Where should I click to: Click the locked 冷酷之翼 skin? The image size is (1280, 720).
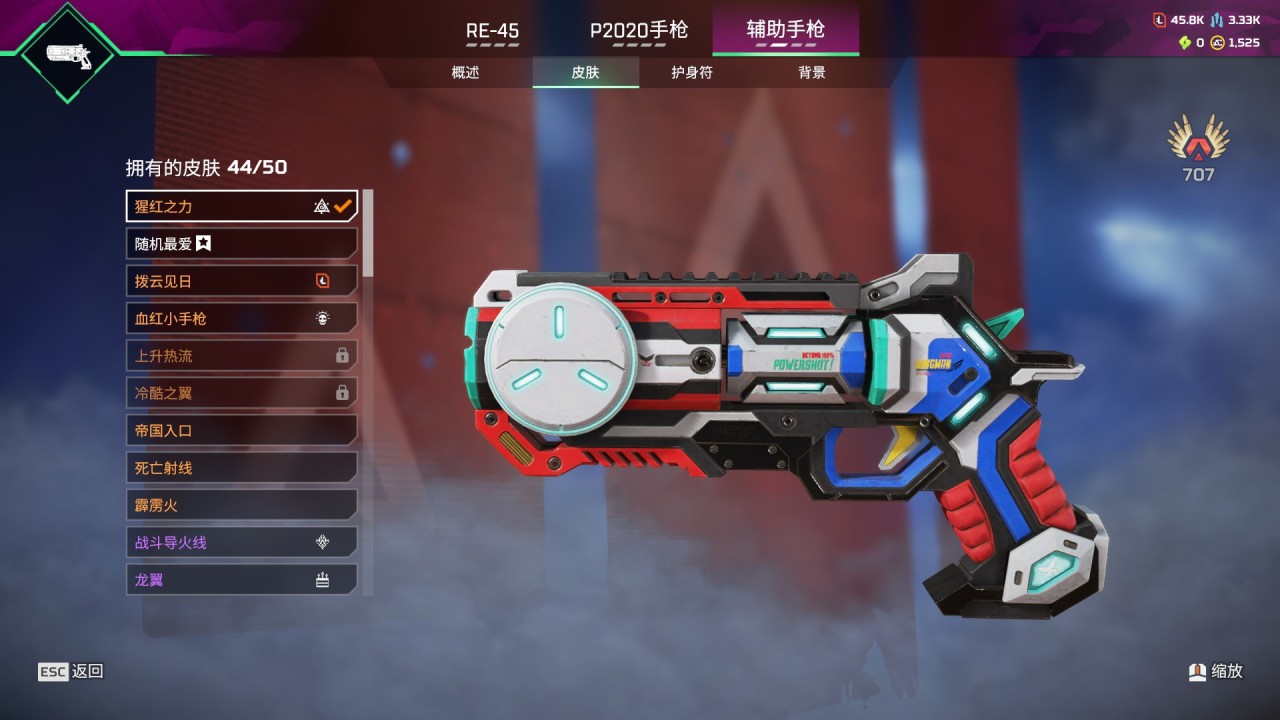[x=241, y=393]
